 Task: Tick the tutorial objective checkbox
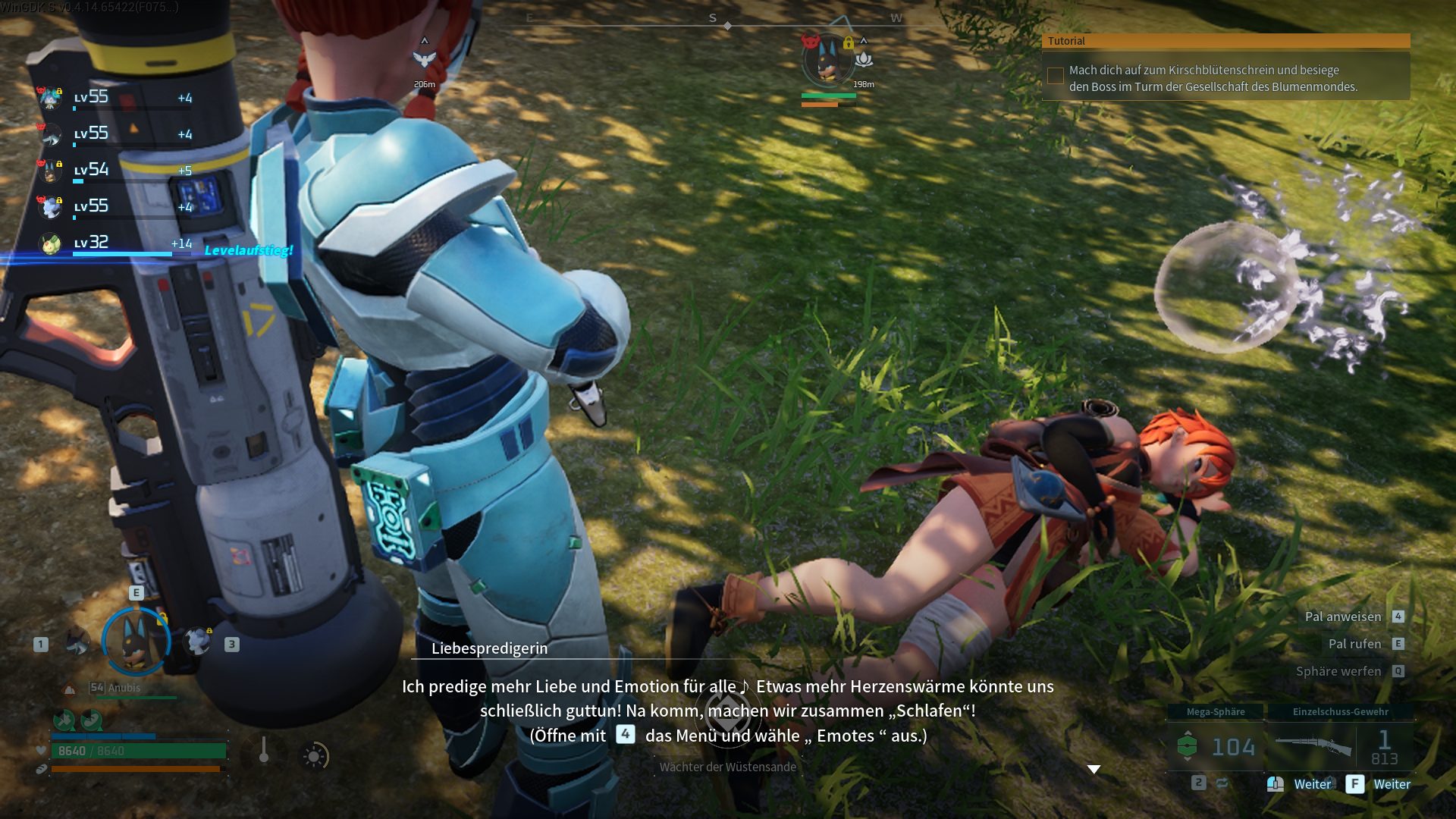pyautogui.click(x=1055, y=76)
